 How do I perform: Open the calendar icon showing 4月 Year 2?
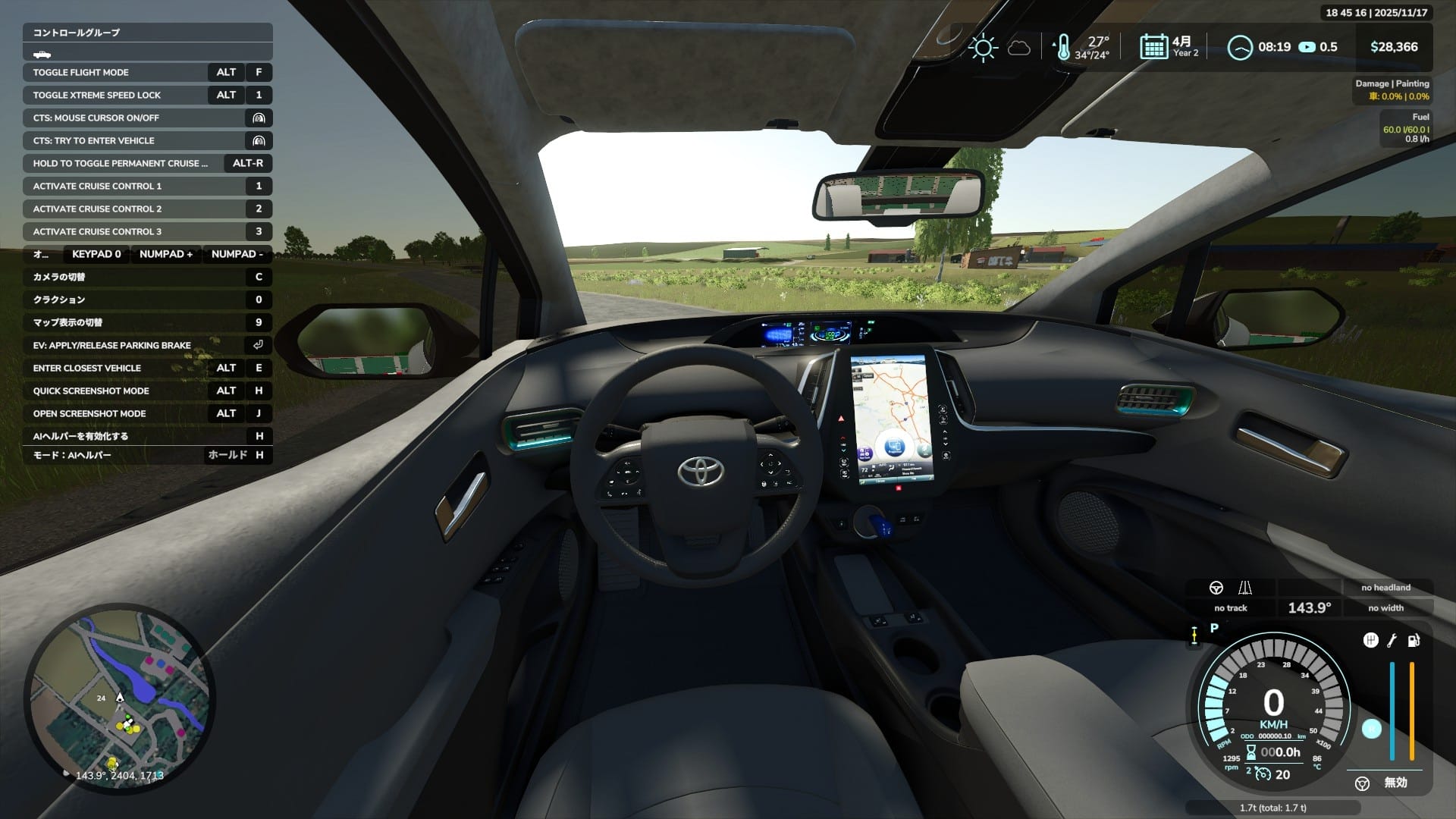[x=1153, y=46]
